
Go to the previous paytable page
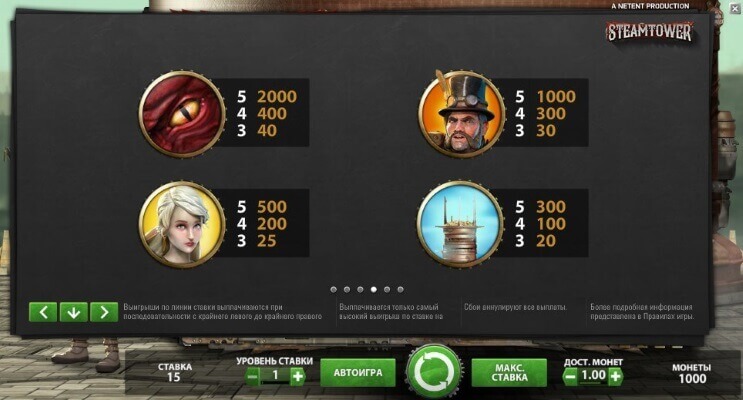pyautogui.click(x=42, y=312)
